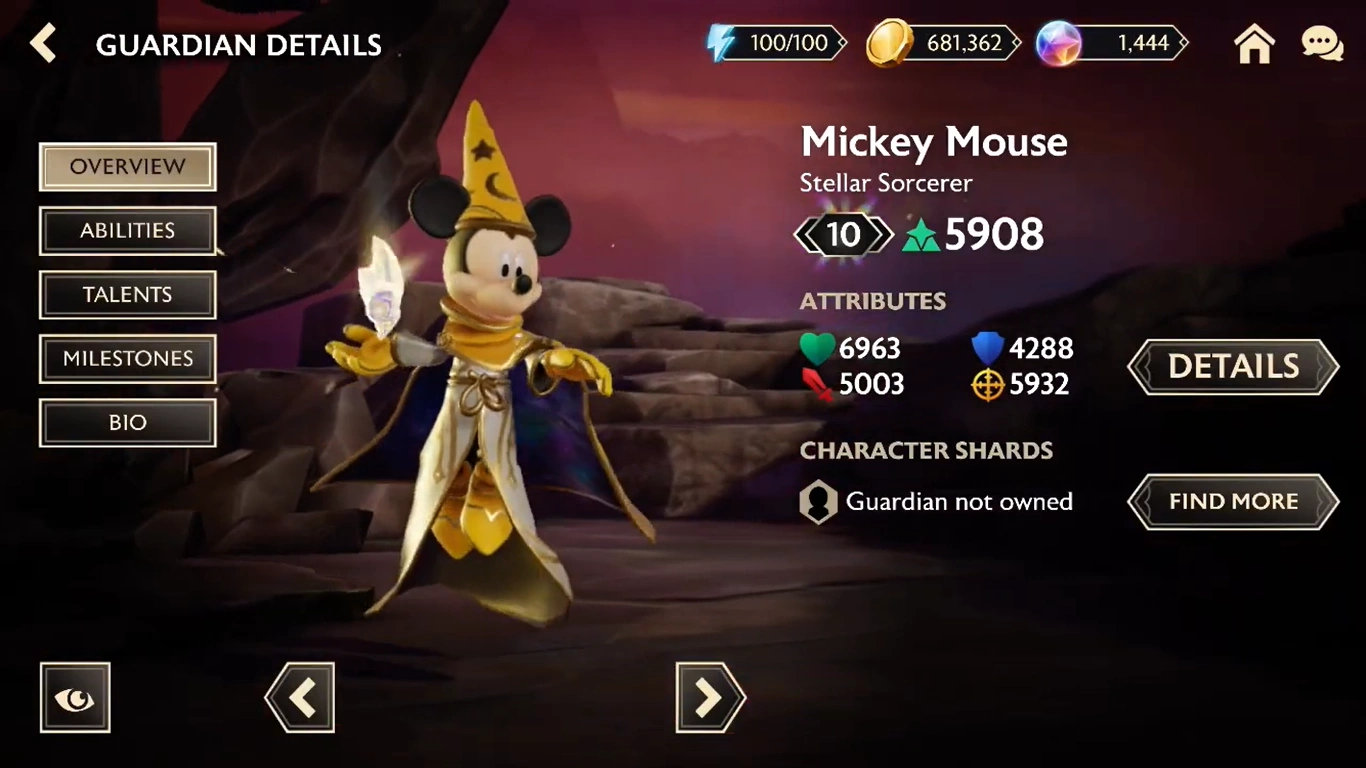The height and width of the screenshot is (768, 1366).
Task: Click the Guardian not owned silhouette icon
Action: pyautogui.click(x=818, y=502)
